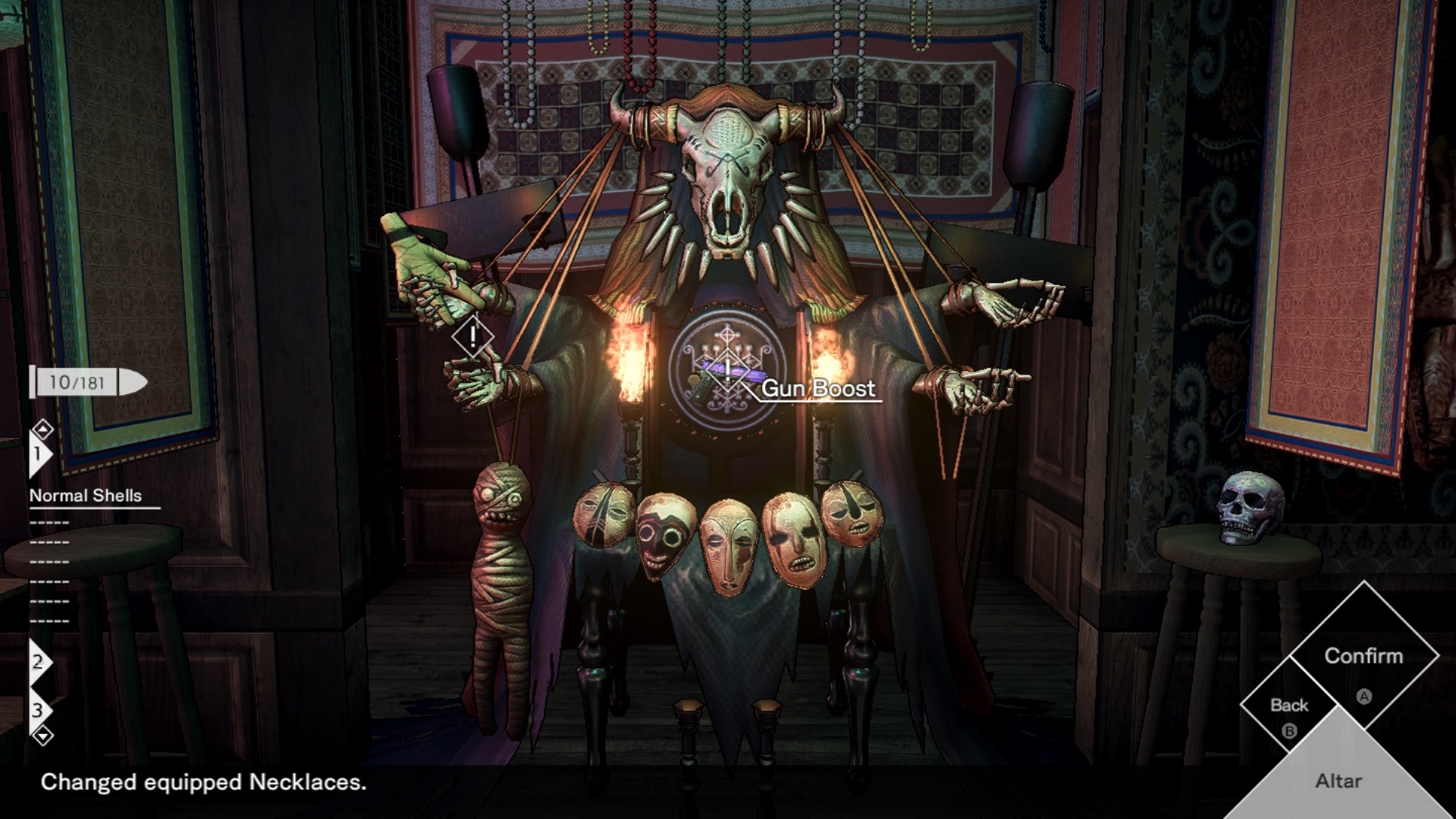
Task: Click the up arrow diamond above the list
Action: (x=43, y=430)
